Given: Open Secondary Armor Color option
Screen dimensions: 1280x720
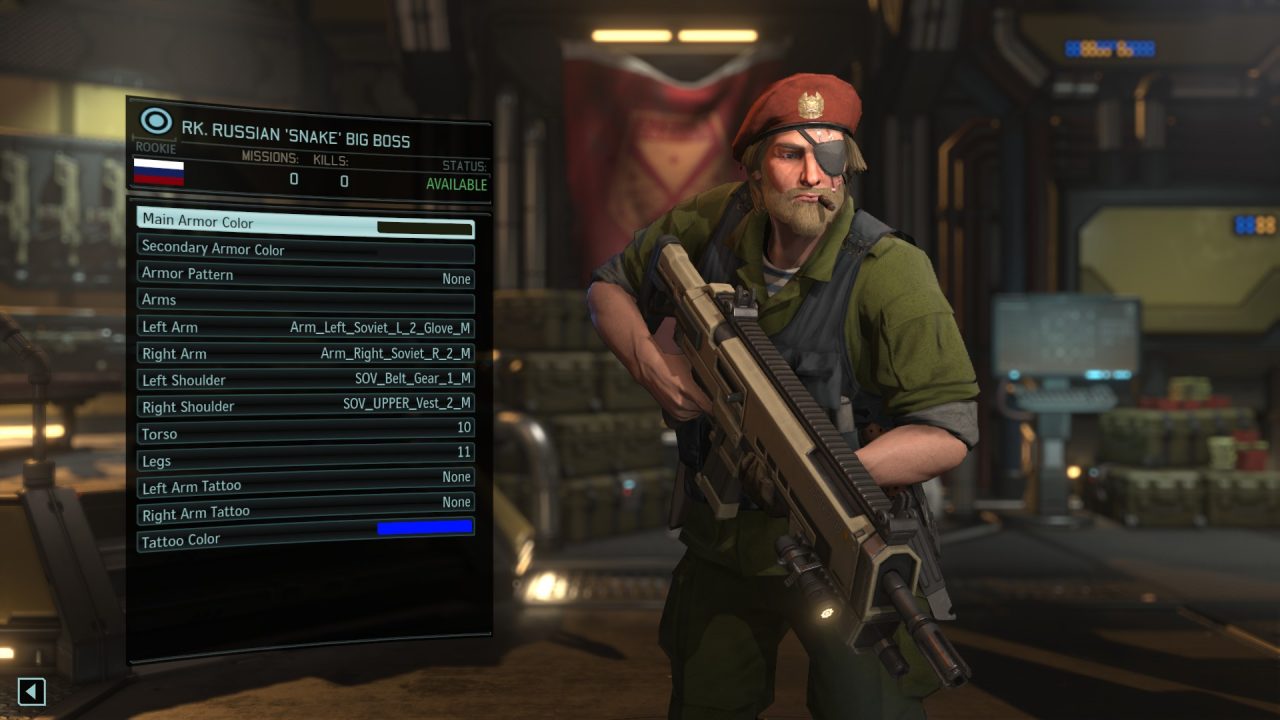Looking at the screenshot, I should coord(305,249).
